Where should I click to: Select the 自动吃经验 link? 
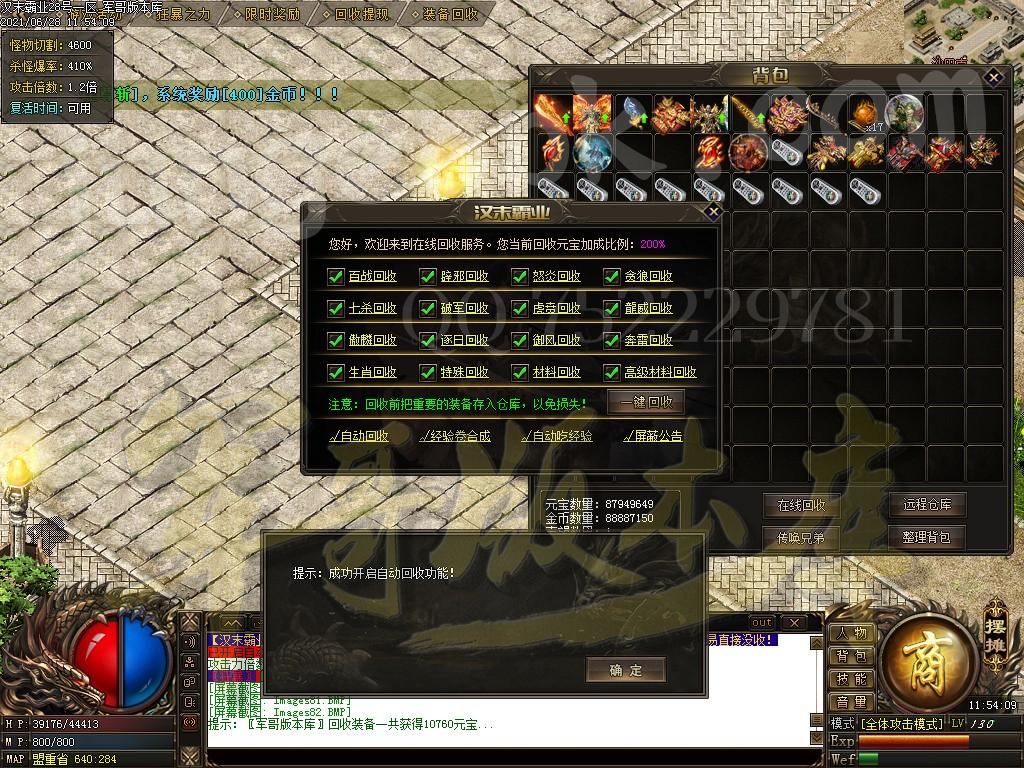[x=557, y=436]
